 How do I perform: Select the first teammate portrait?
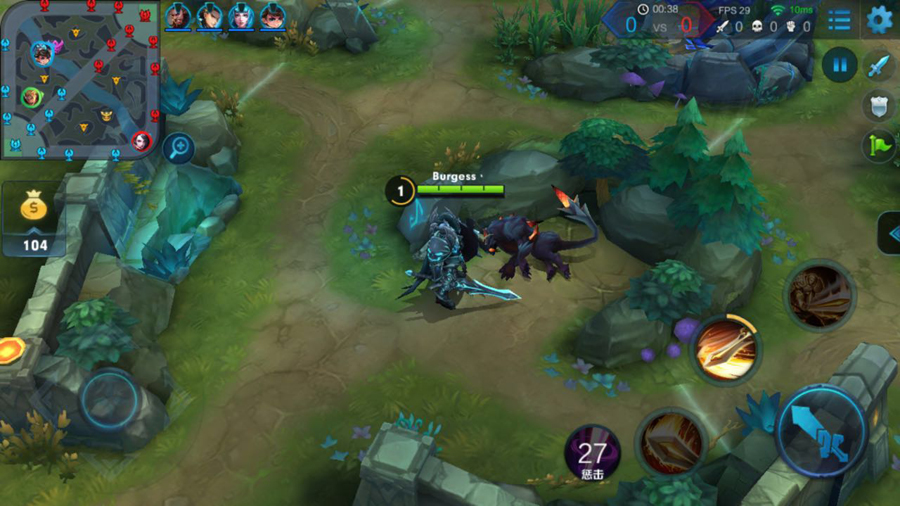click(178, 16)
